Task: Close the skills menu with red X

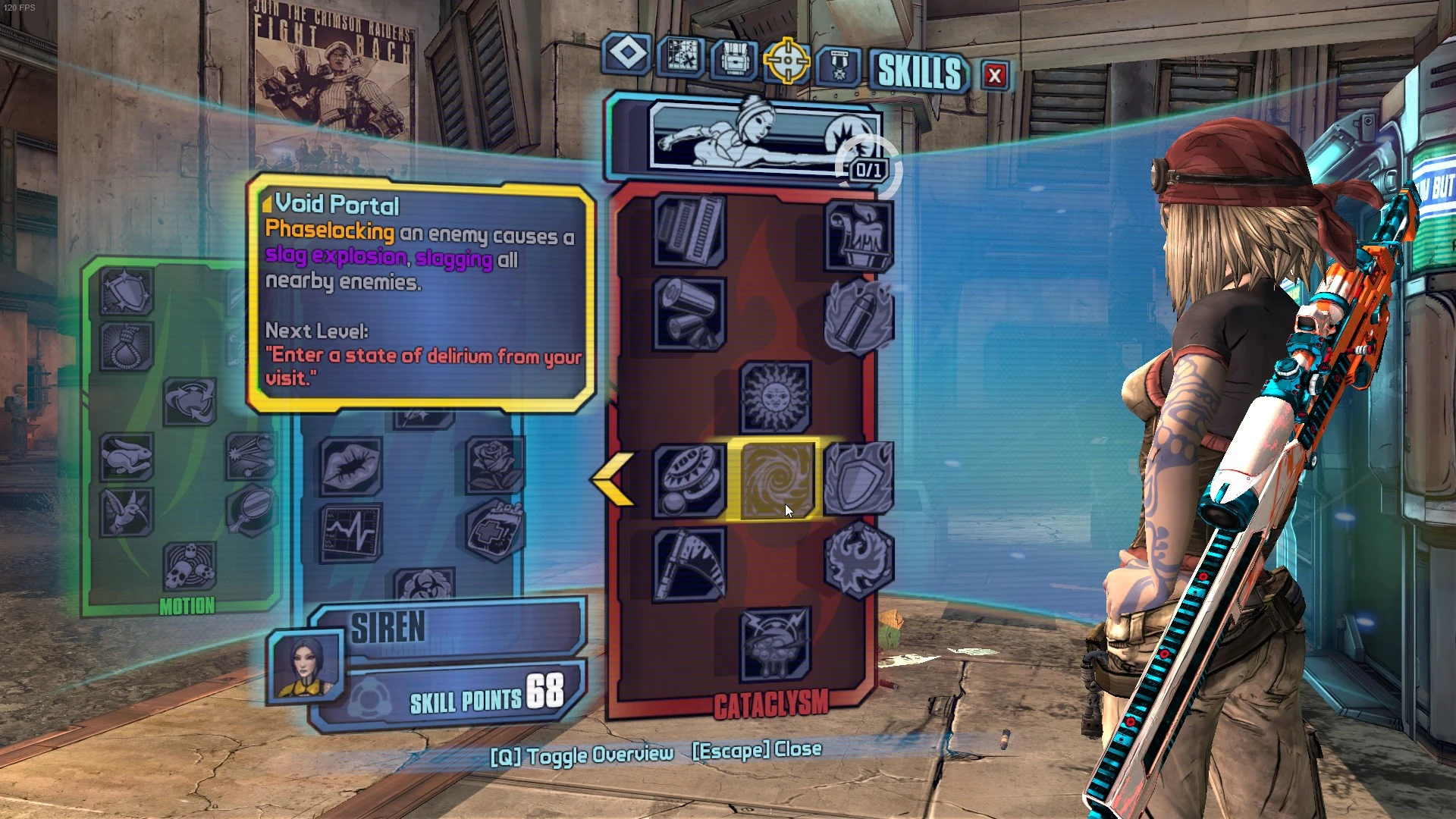Action: (993, 76)
